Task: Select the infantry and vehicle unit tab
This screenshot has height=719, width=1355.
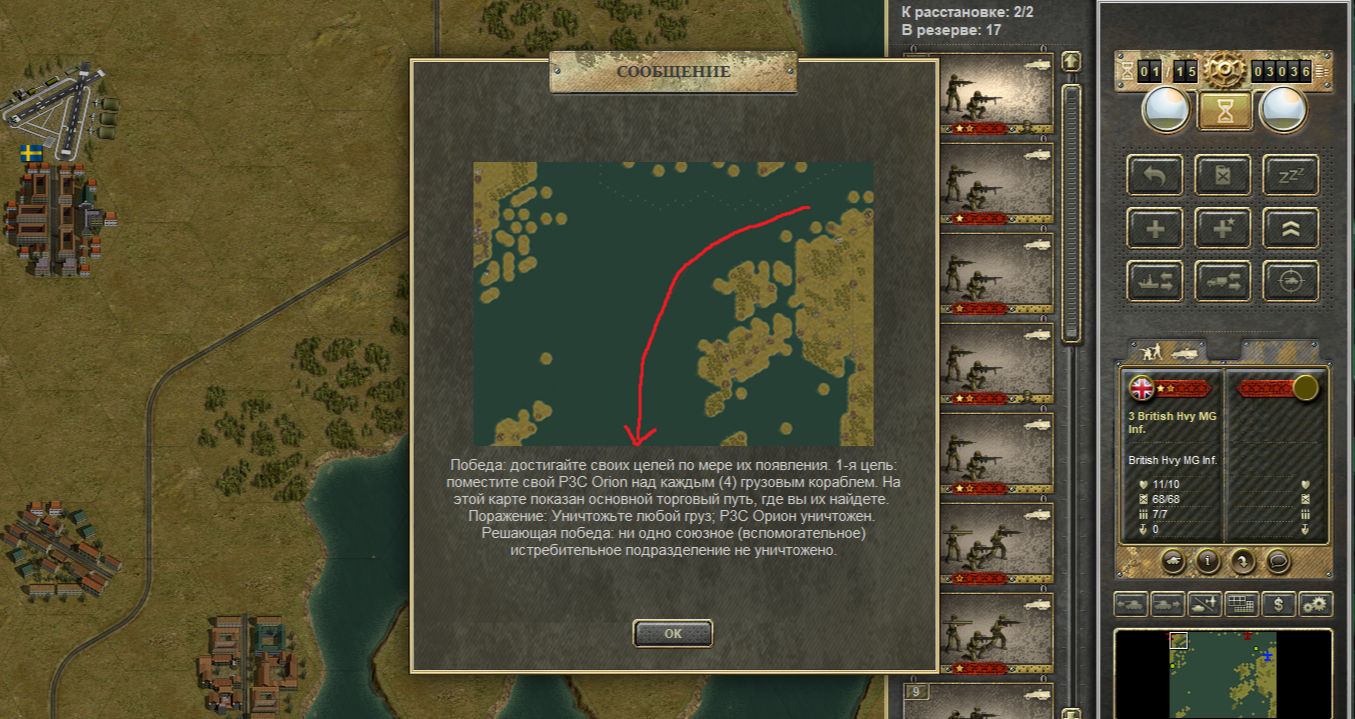Action: pyautogui.click(x=1166, y=351)
